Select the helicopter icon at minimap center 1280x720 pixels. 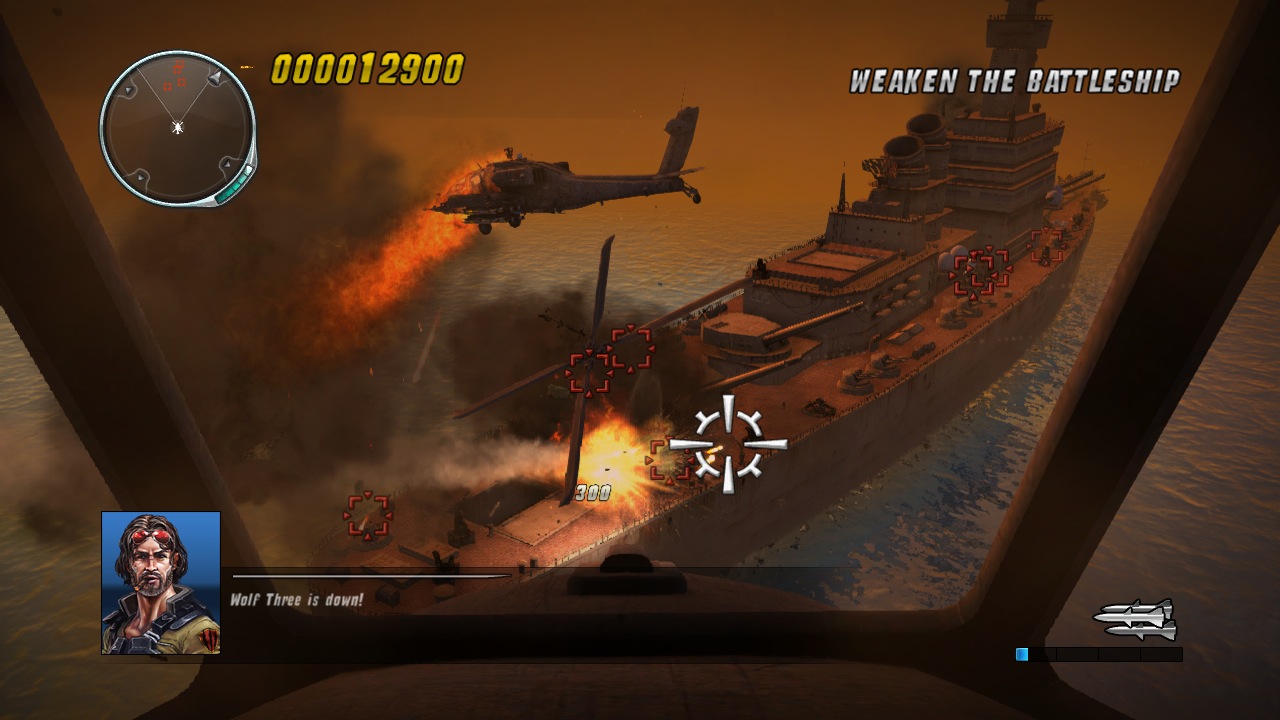point(177,126)
